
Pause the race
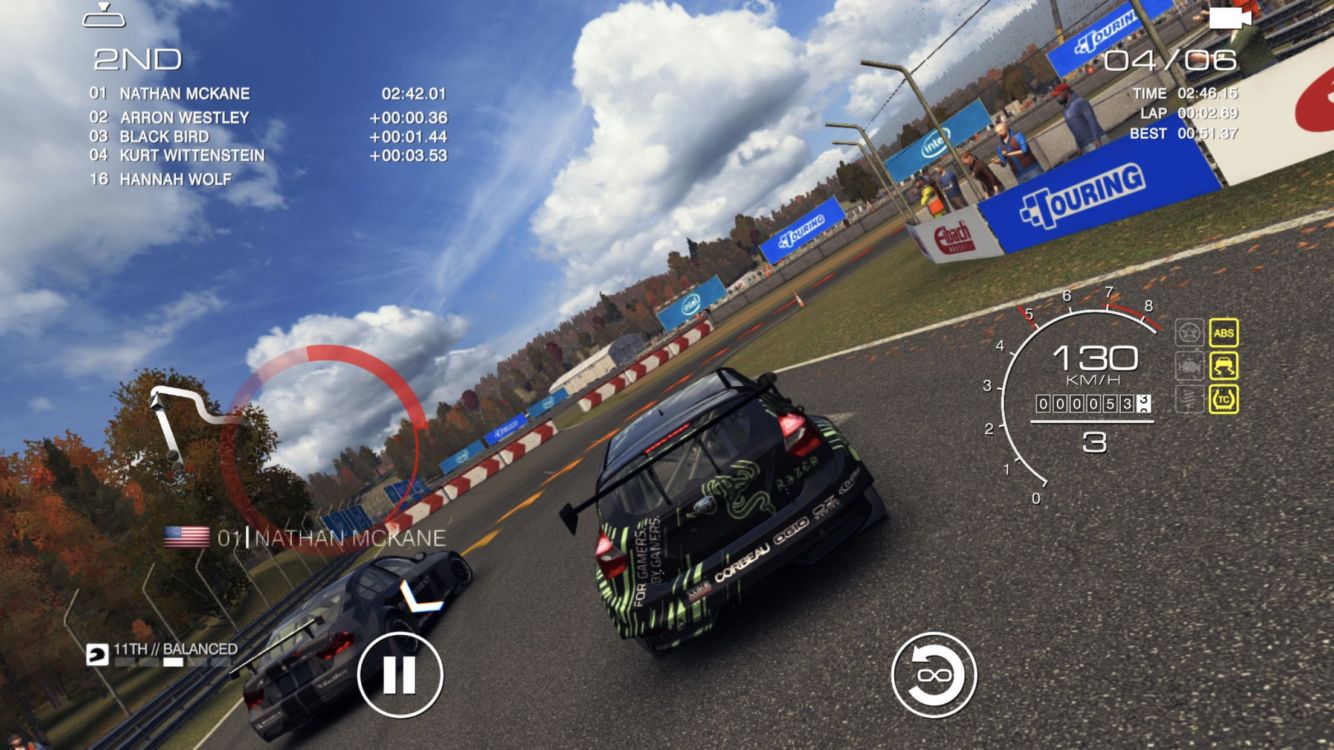[399, 674]
